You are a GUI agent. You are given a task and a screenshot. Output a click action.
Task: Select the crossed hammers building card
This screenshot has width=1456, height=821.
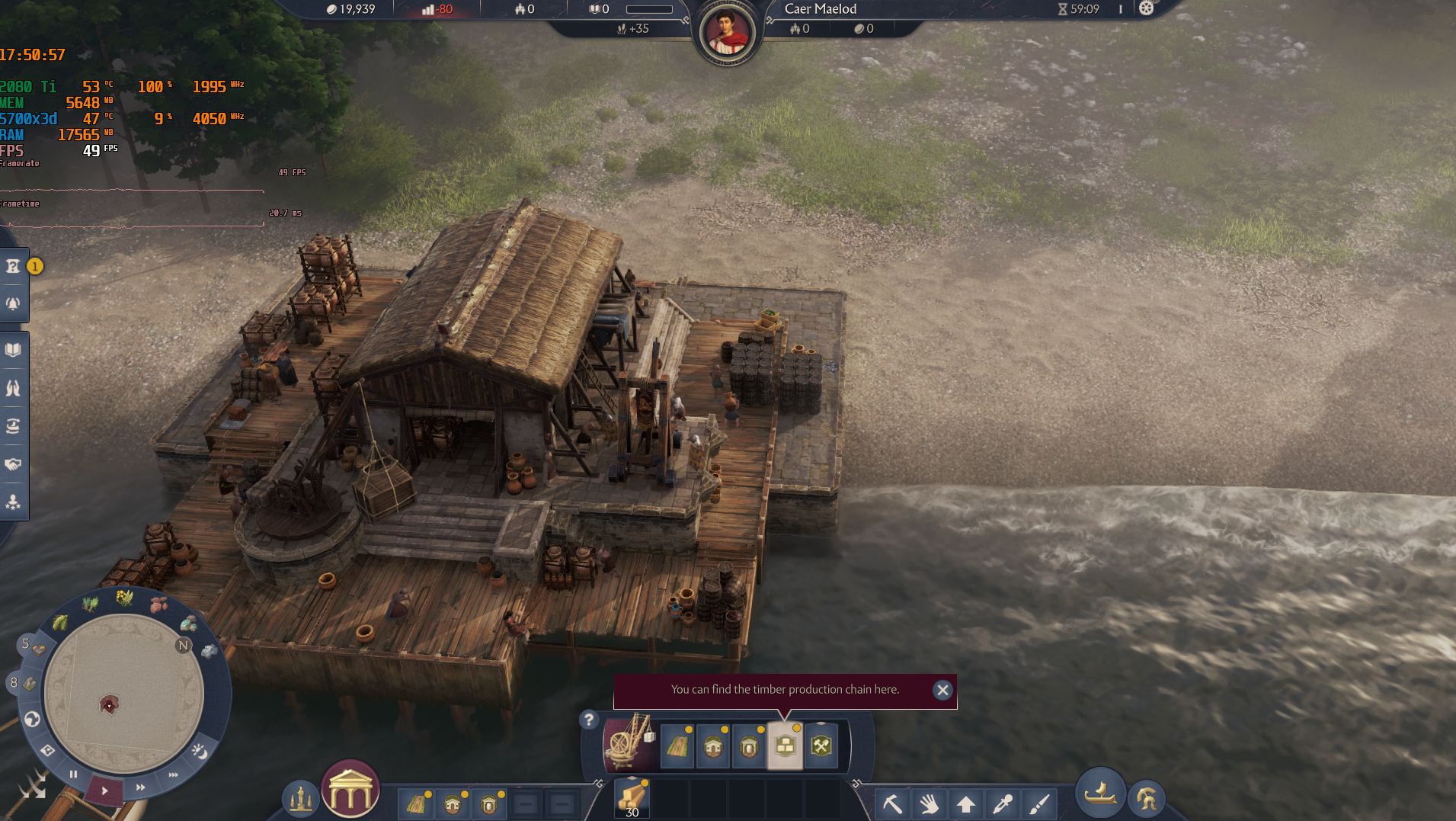click(821, 746)
